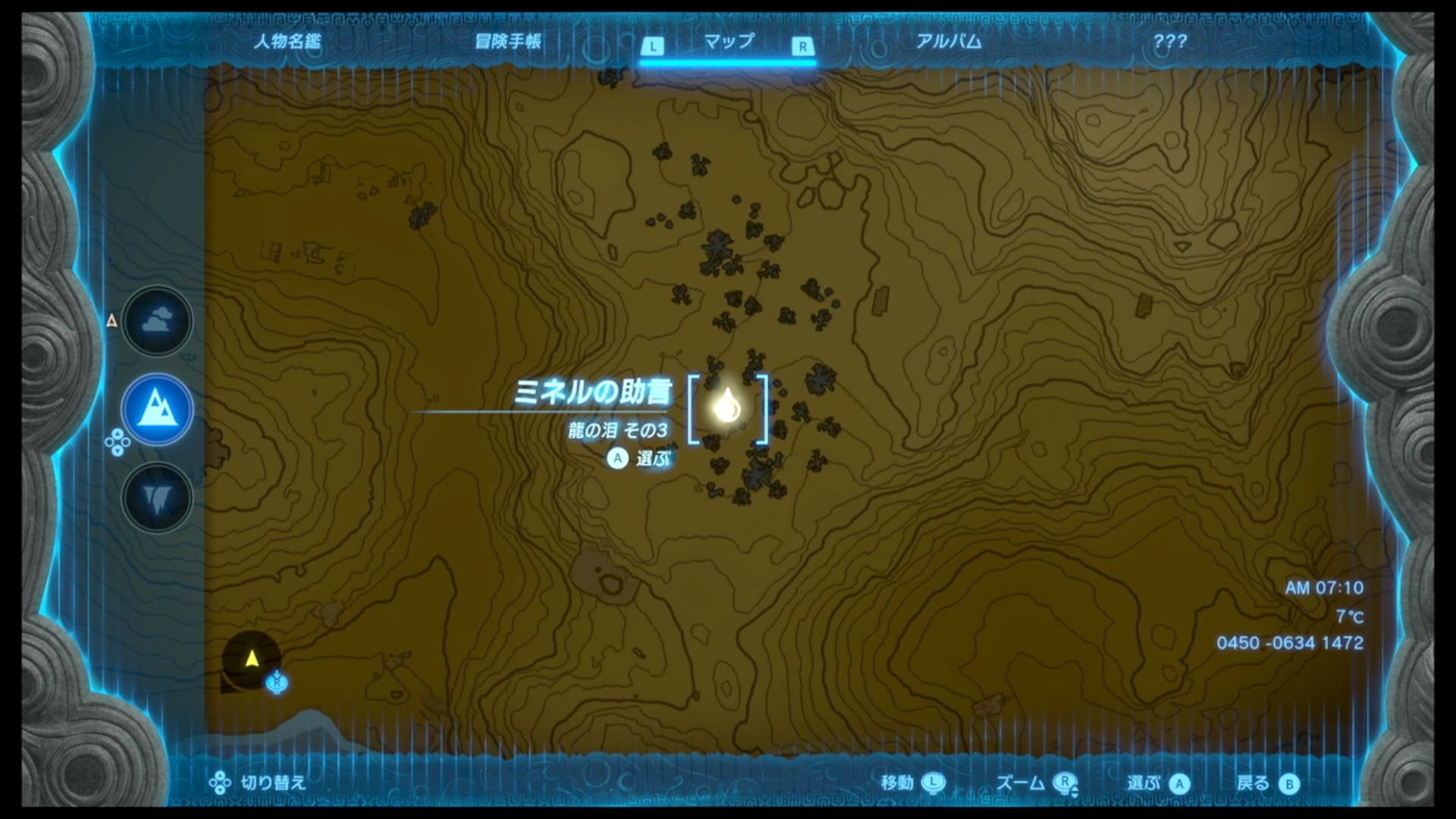Select the Sky map layer icon
Image resolution: width=1456 pixels, height=819 pixels.
157,320
